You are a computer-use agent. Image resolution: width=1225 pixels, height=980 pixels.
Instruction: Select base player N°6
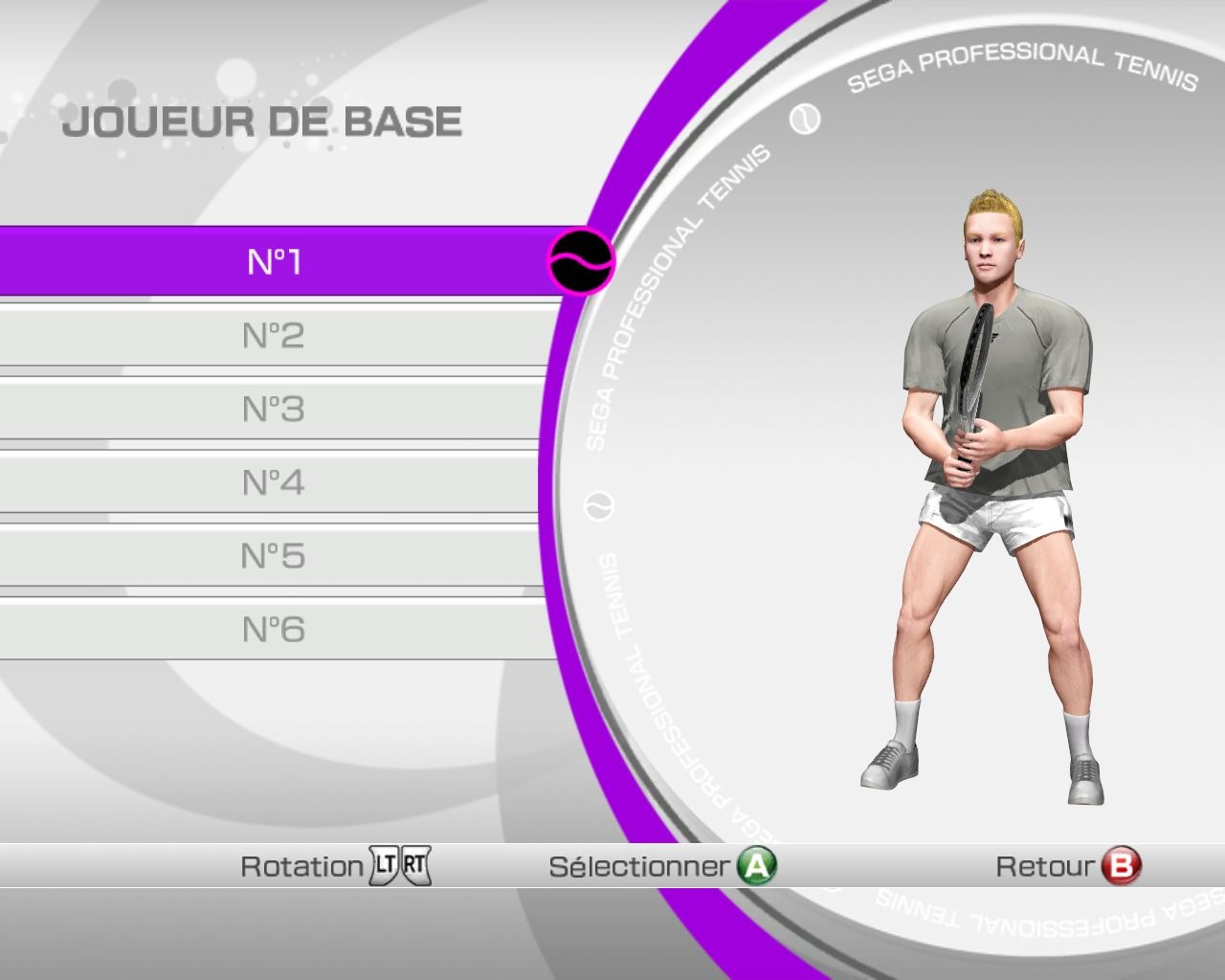(x=274, y=630)
